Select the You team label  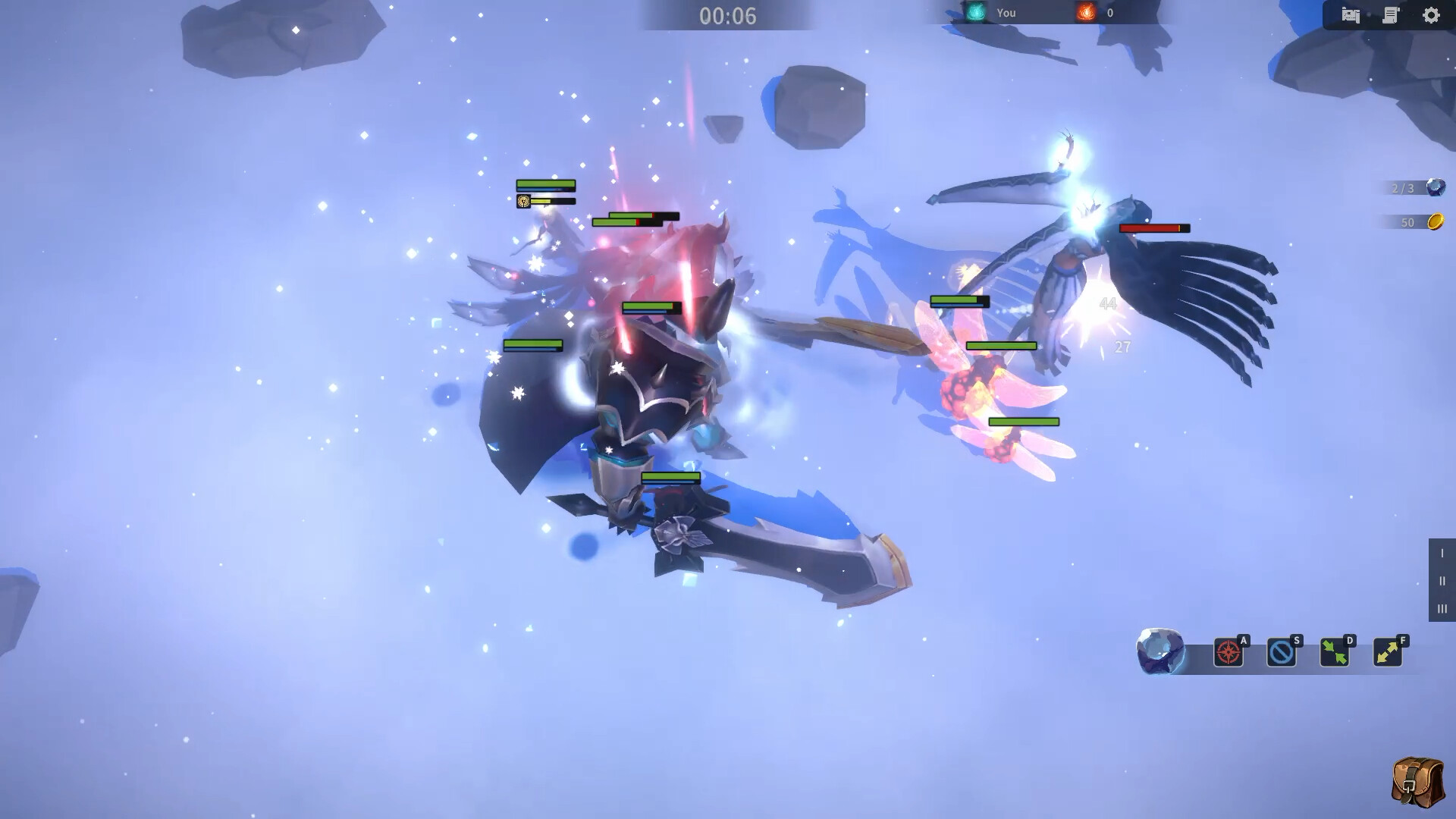[1006, 12]
